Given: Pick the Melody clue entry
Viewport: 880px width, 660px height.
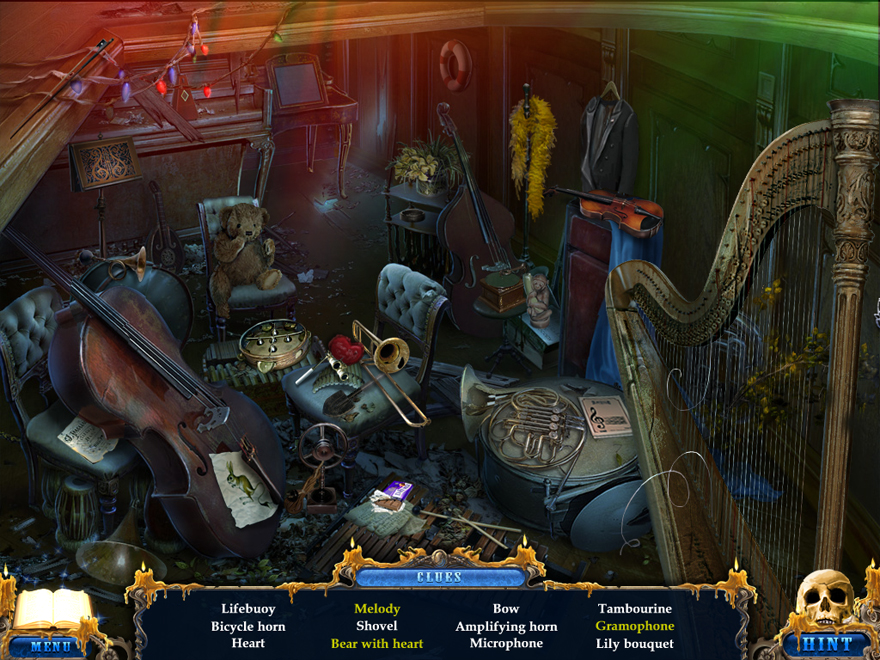Looking at the screenshot, I should 377,608.
